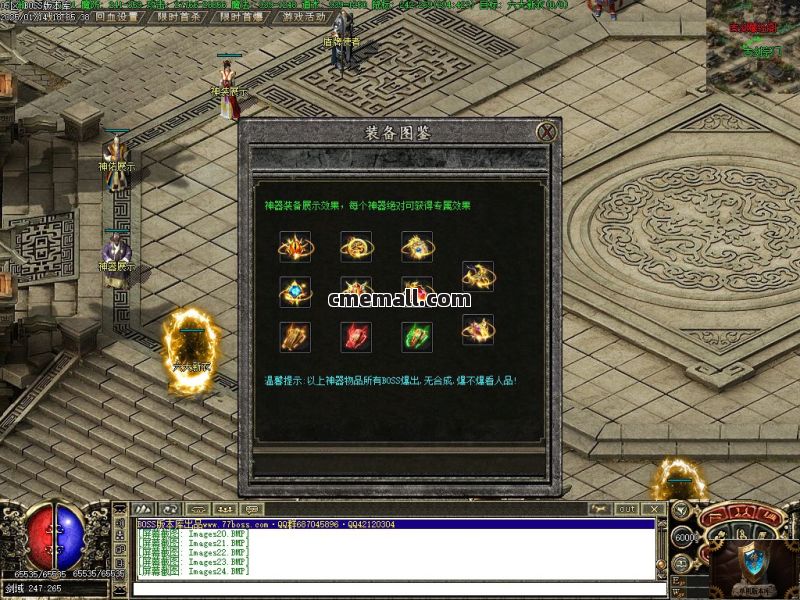Image resolution: width=800 pixels, height=600 pixels.
Task: Click the OUT button above chat
Action: point(626,509)
